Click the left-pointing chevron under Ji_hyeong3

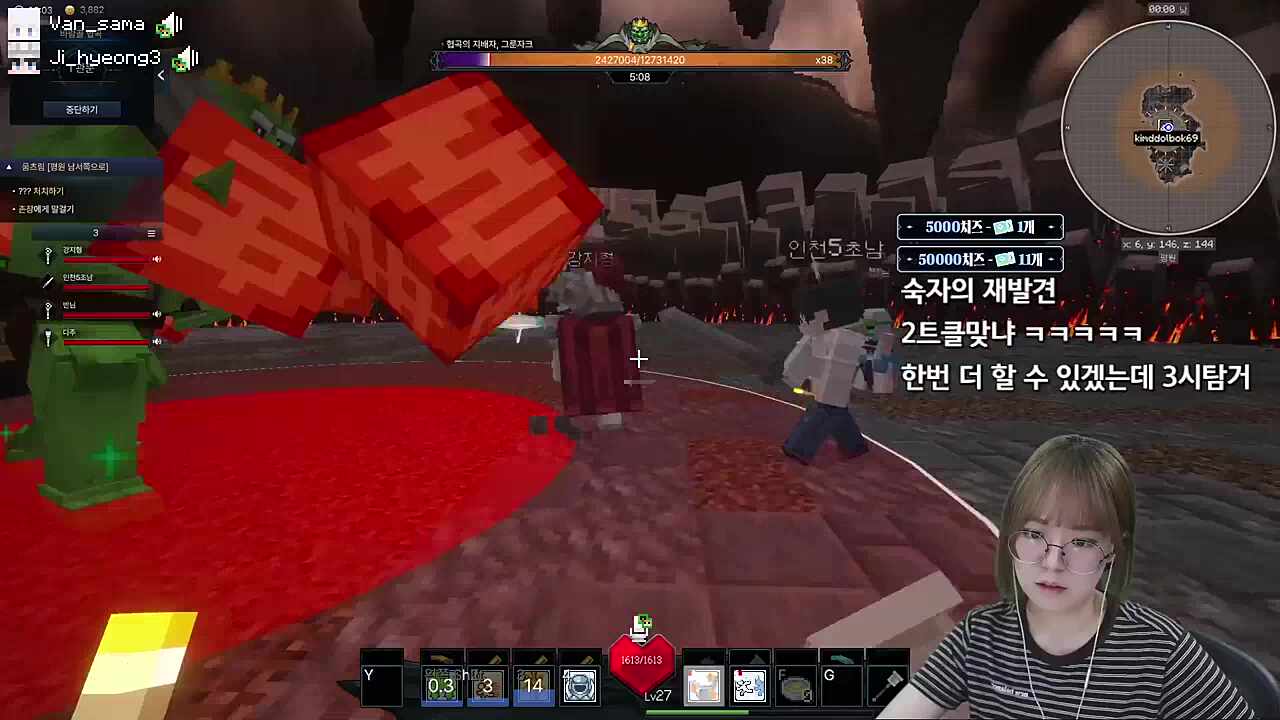[x=161, y=75]
